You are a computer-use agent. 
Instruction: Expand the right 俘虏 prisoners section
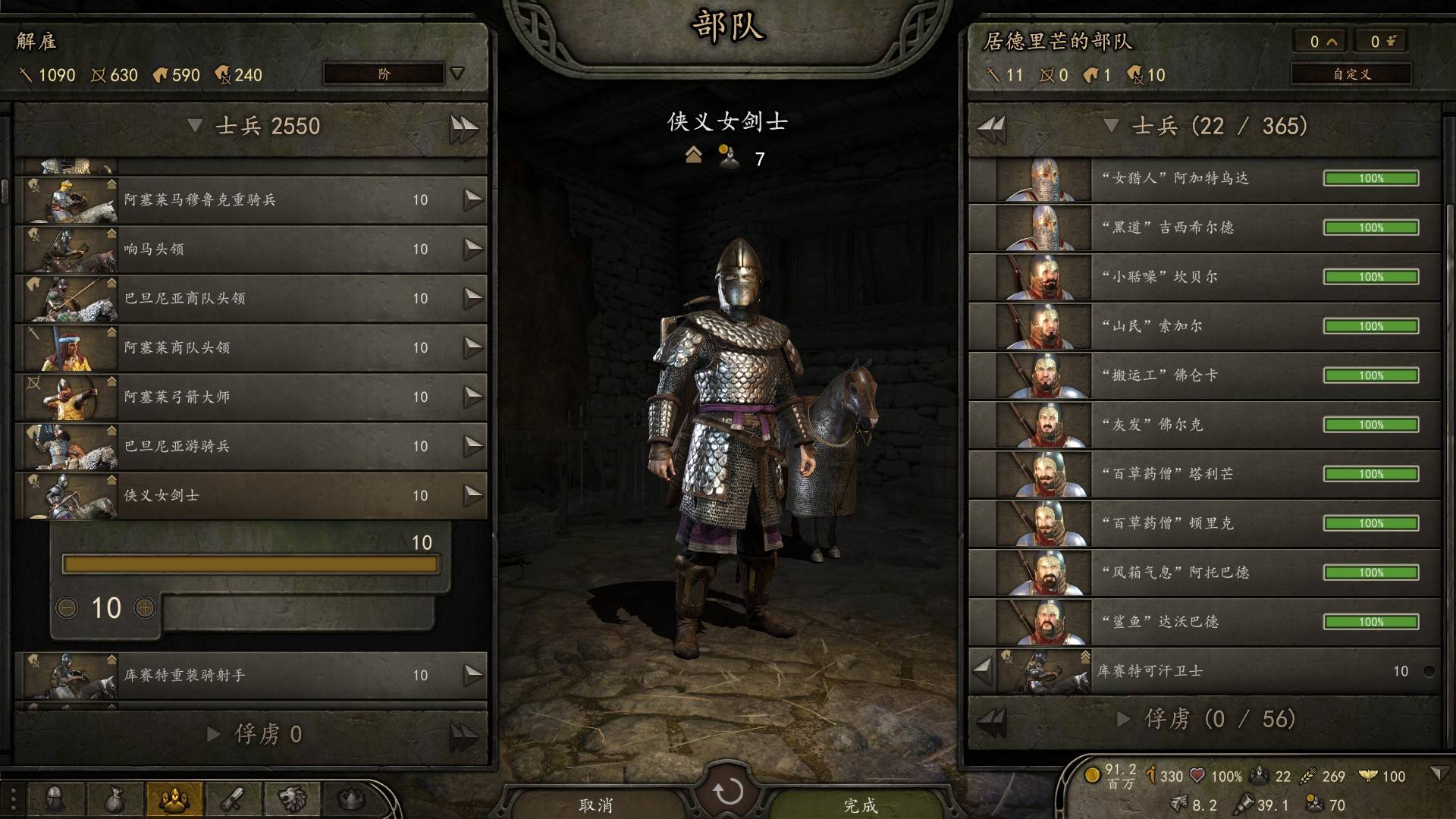pyautogui.click(x=1124, y=719)
